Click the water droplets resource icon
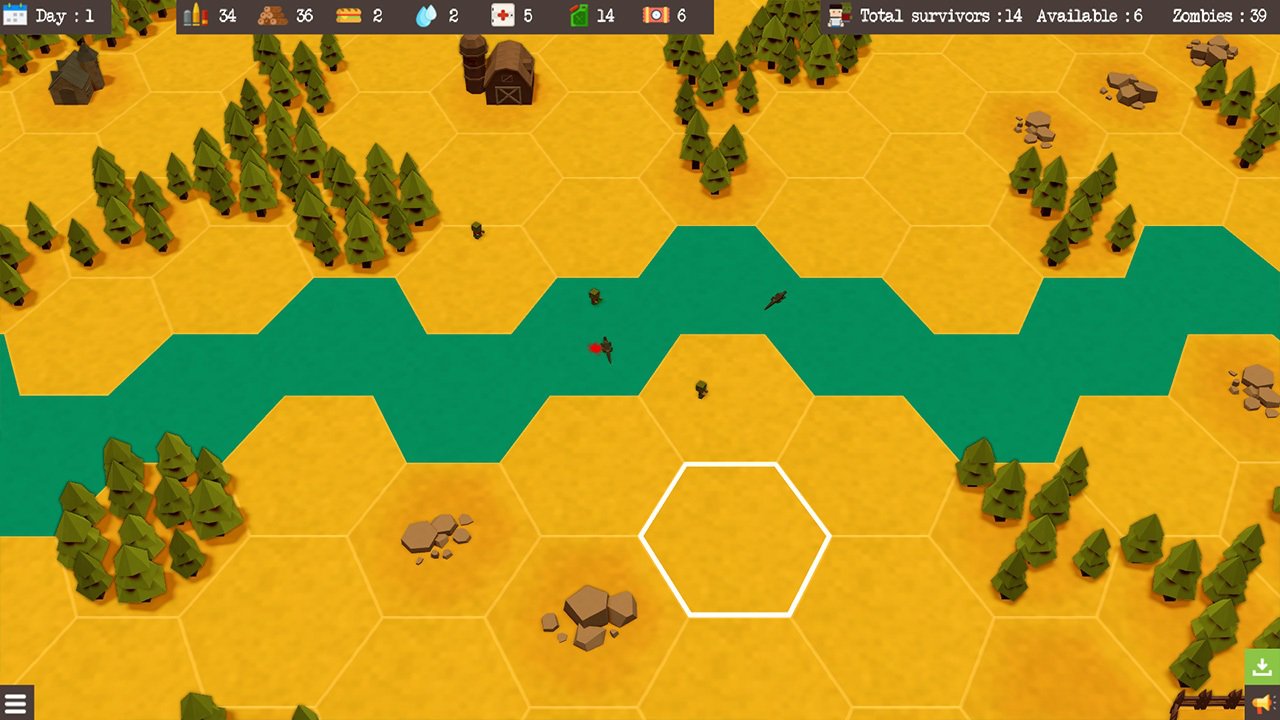Image resolution: width=1280 pixels, height=720 pixels. (425, 16)
